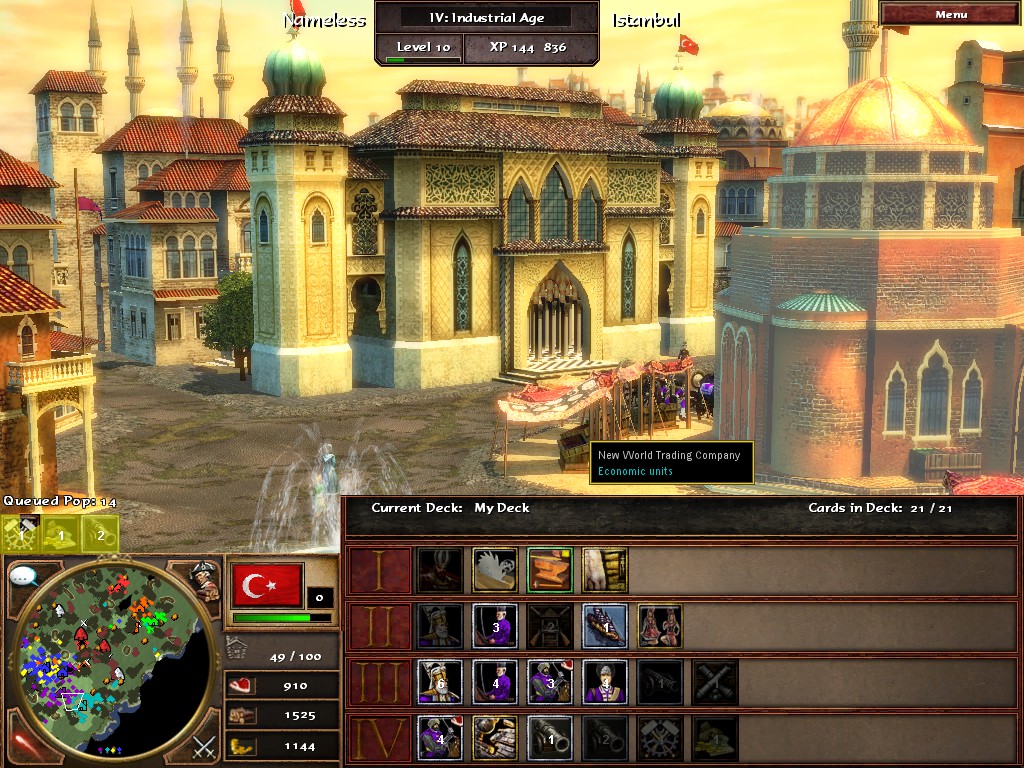Open the chat speech bubble
Image resolution: width=1024 pixels, height=768 pixels.
point(24,576)
